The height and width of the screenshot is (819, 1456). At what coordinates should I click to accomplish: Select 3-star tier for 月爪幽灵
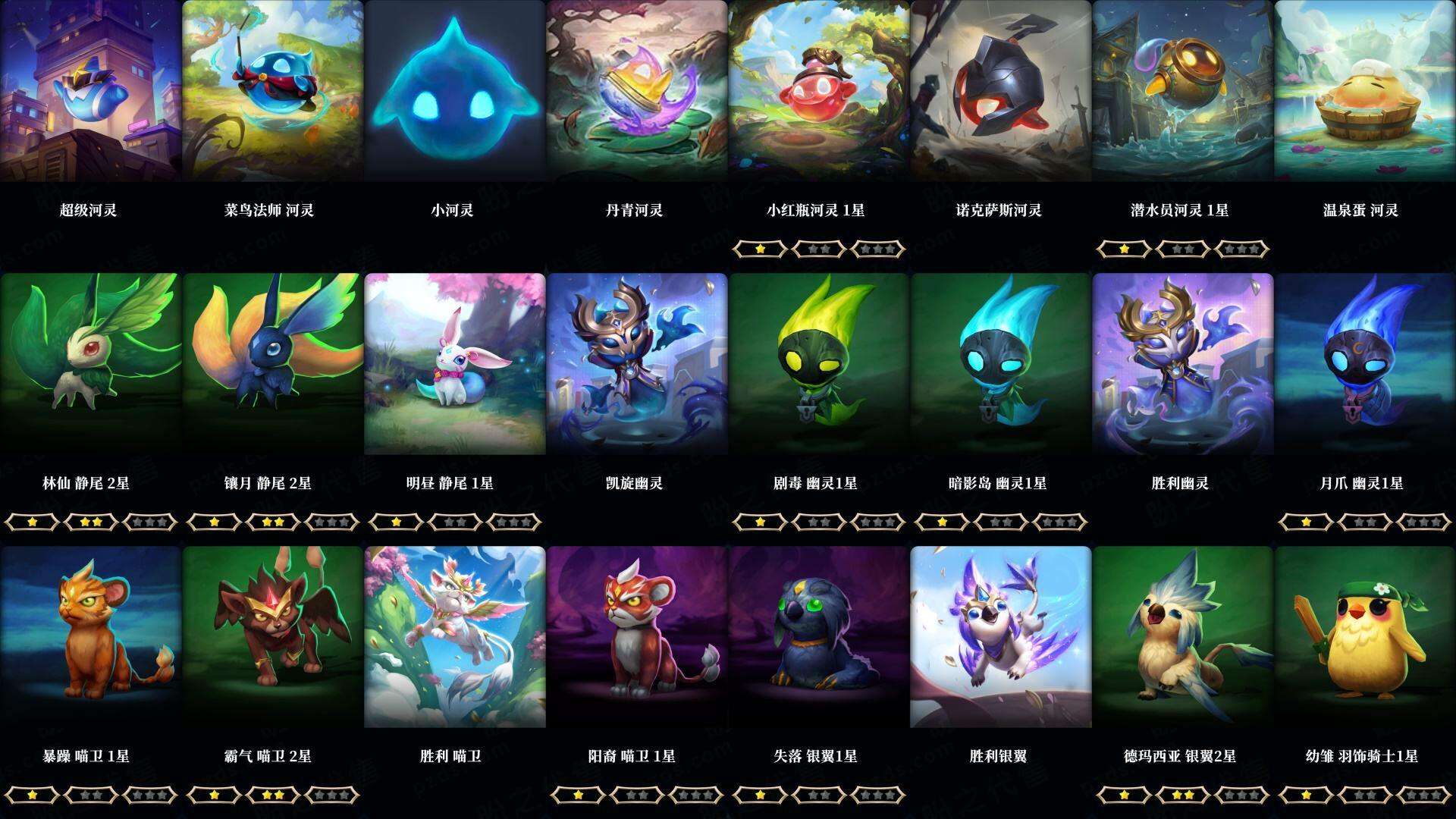(x=1424, y=522)
